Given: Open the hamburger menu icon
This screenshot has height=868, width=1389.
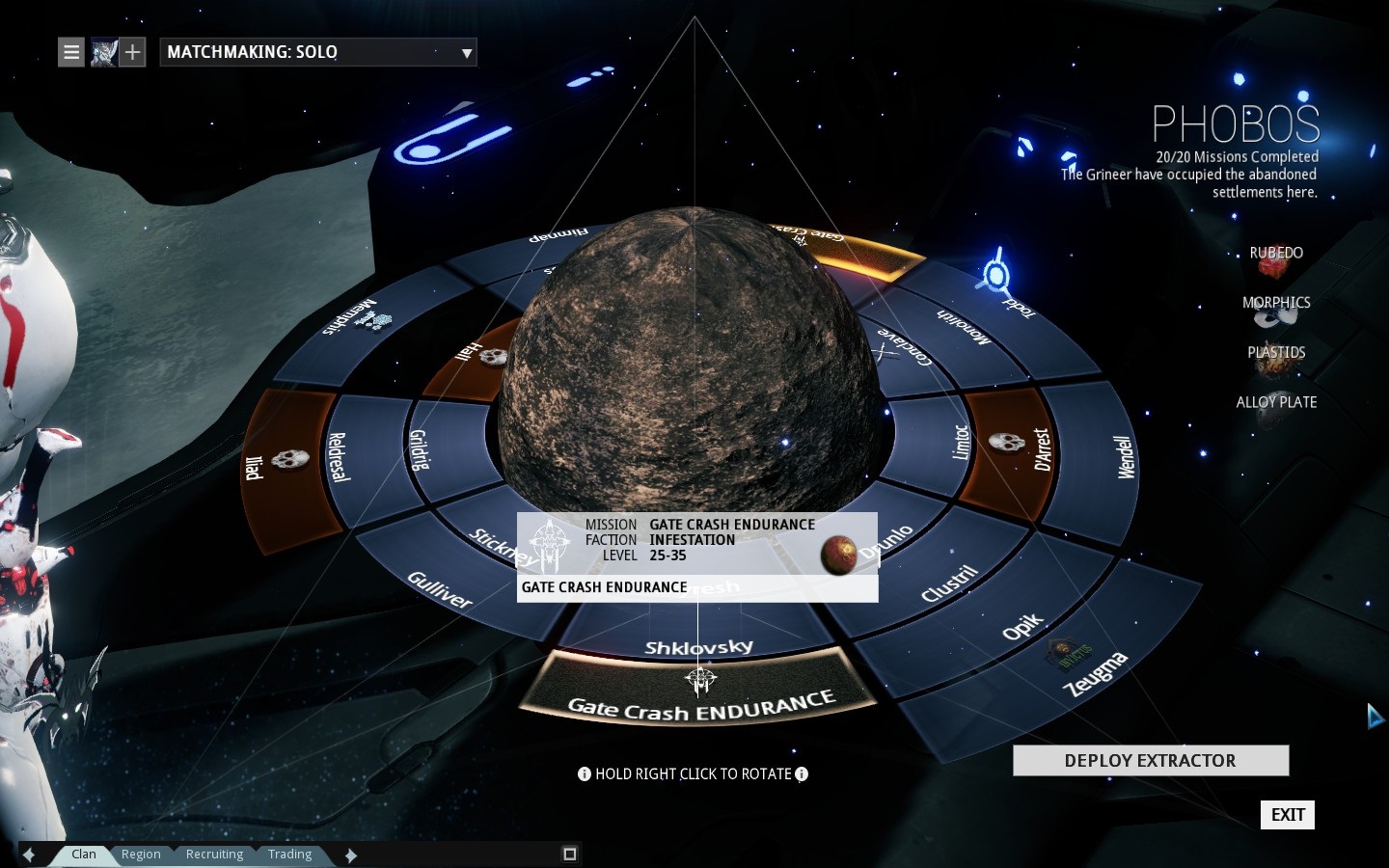Looking at the screenshot, I should pyautogui.click(x=71, y=52).
